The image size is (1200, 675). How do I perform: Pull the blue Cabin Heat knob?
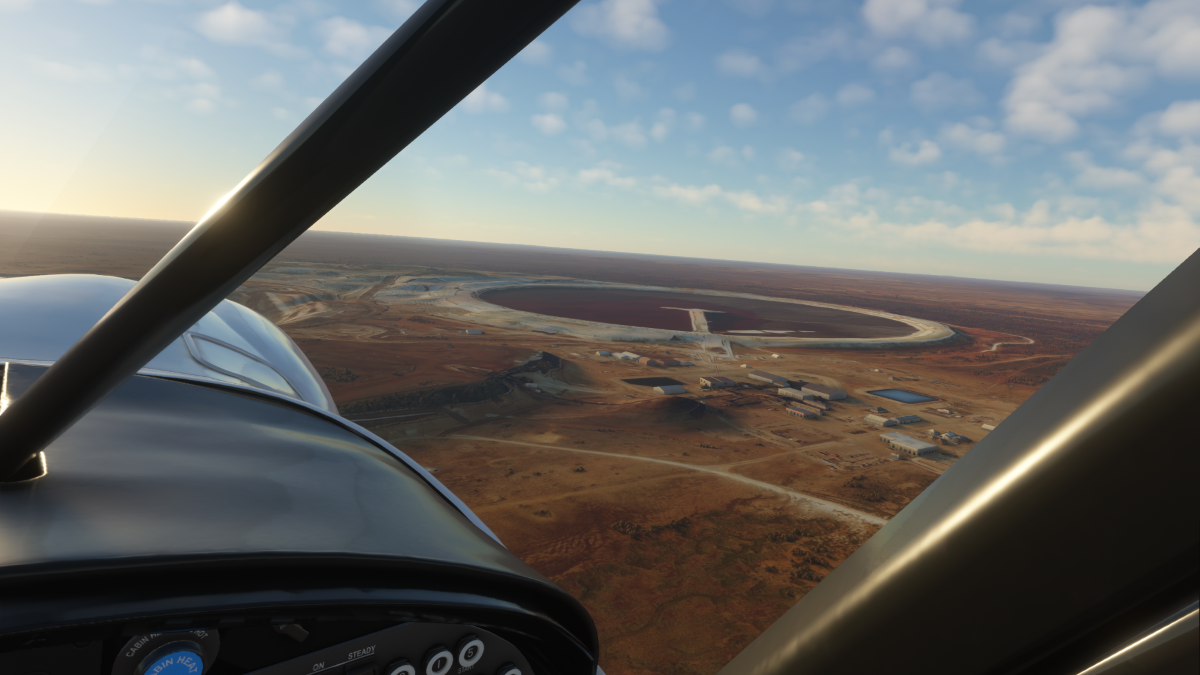pos(173,660)
